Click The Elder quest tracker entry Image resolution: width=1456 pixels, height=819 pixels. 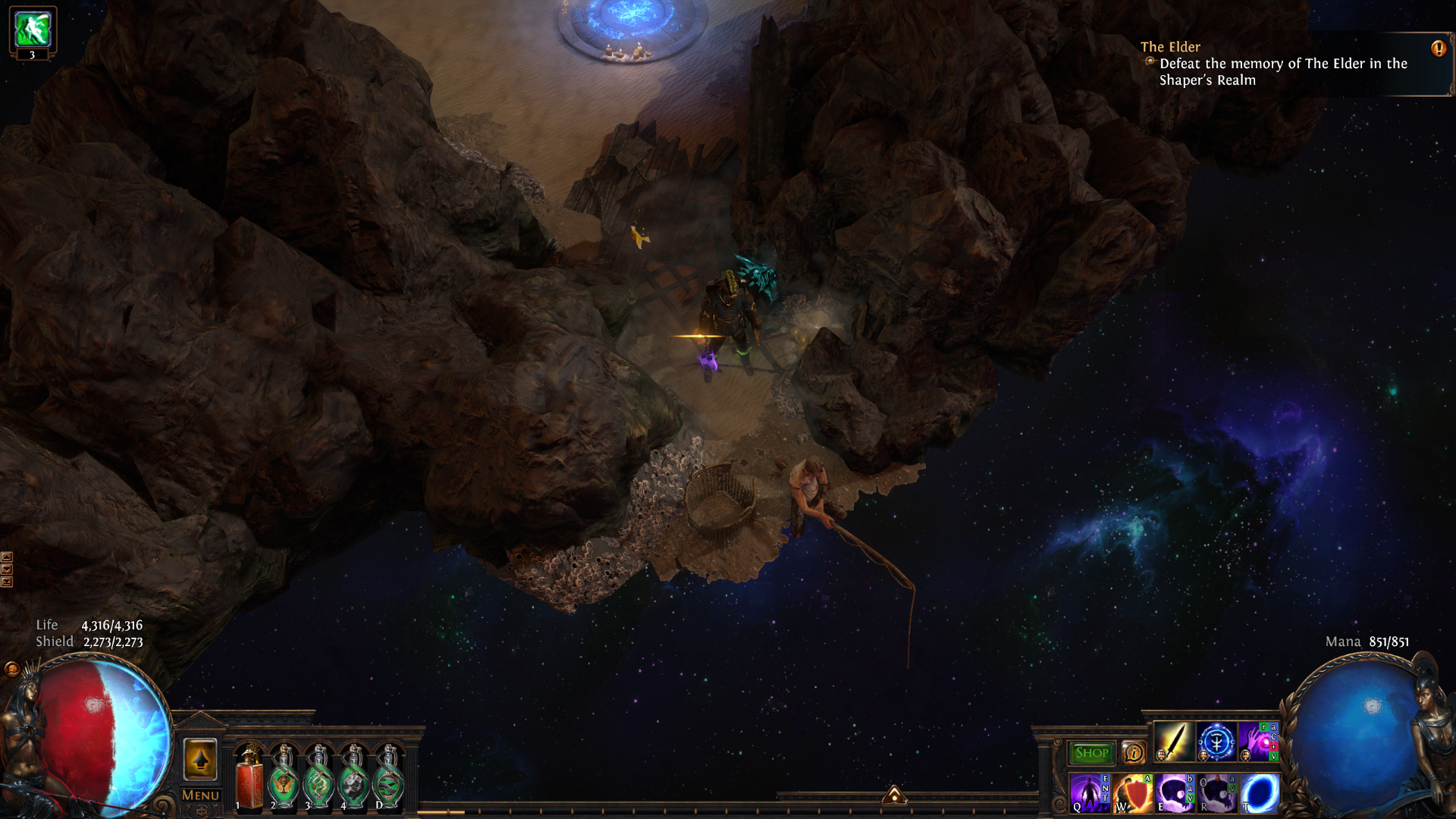click(1274, 64)
